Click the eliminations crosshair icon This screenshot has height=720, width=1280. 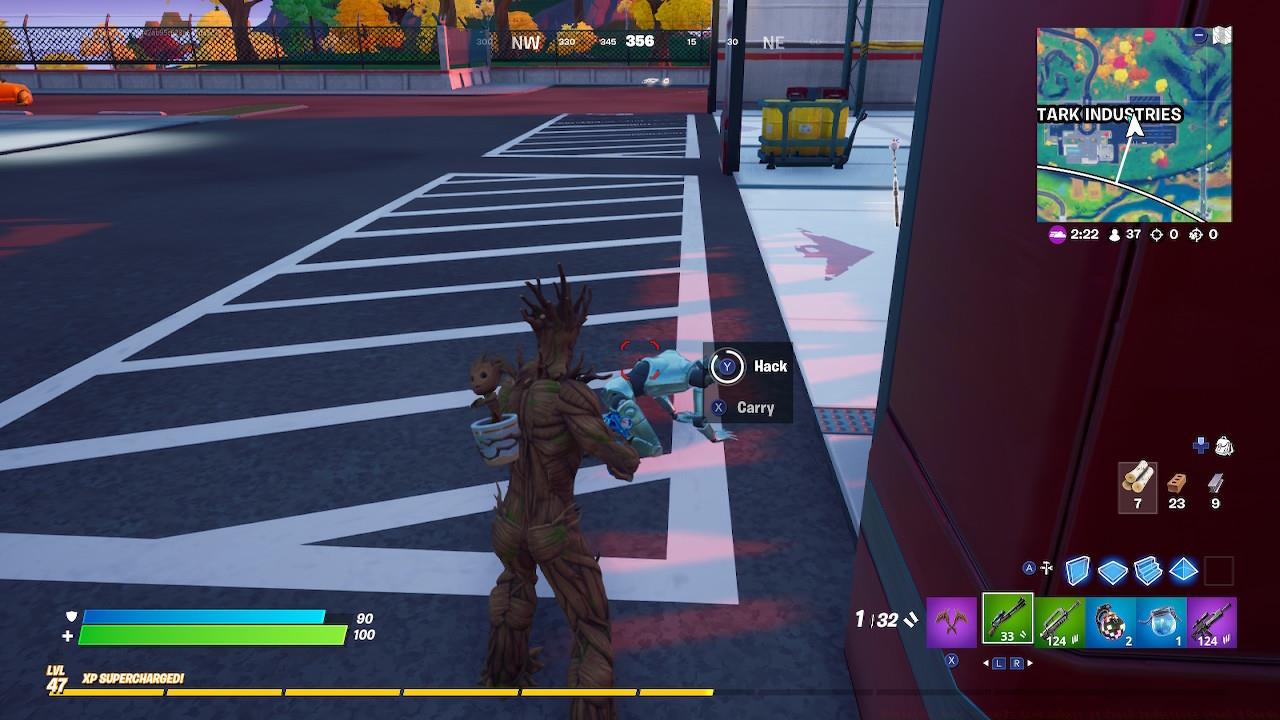[x=1157, y=235]
